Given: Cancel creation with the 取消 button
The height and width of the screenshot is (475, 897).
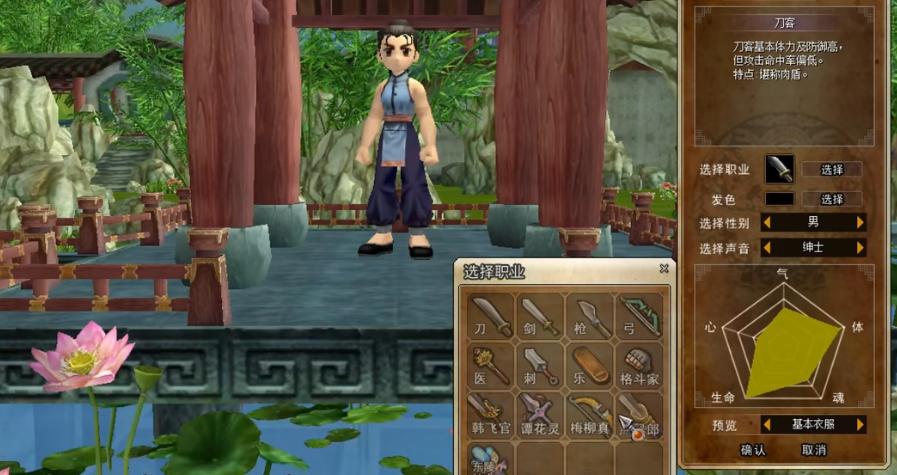Looking at the screenshot, I should [814, 450].
